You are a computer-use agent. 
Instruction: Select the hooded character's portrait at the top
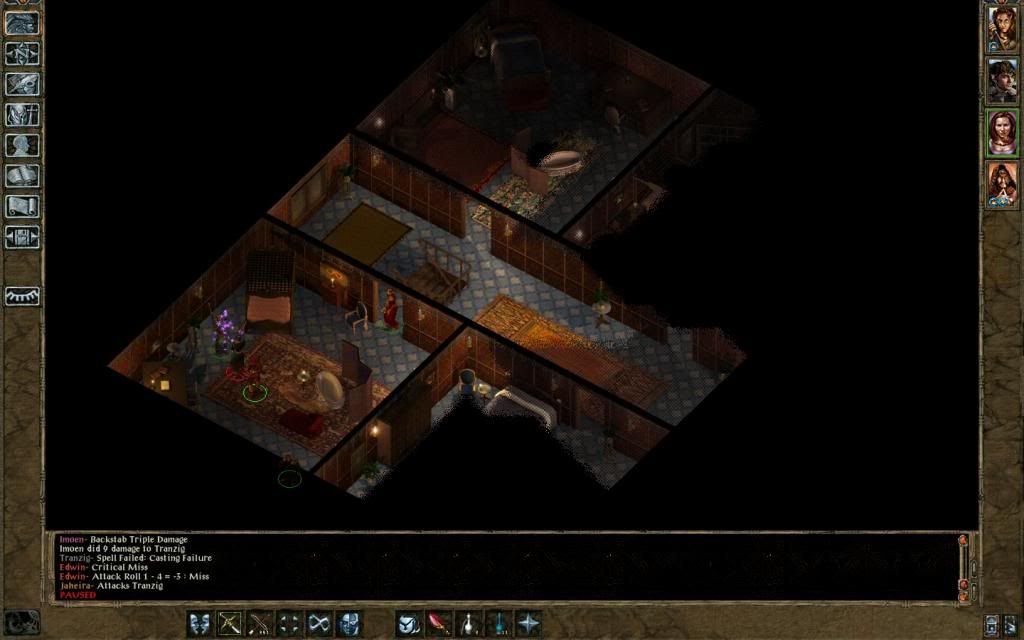point(1002,29)
